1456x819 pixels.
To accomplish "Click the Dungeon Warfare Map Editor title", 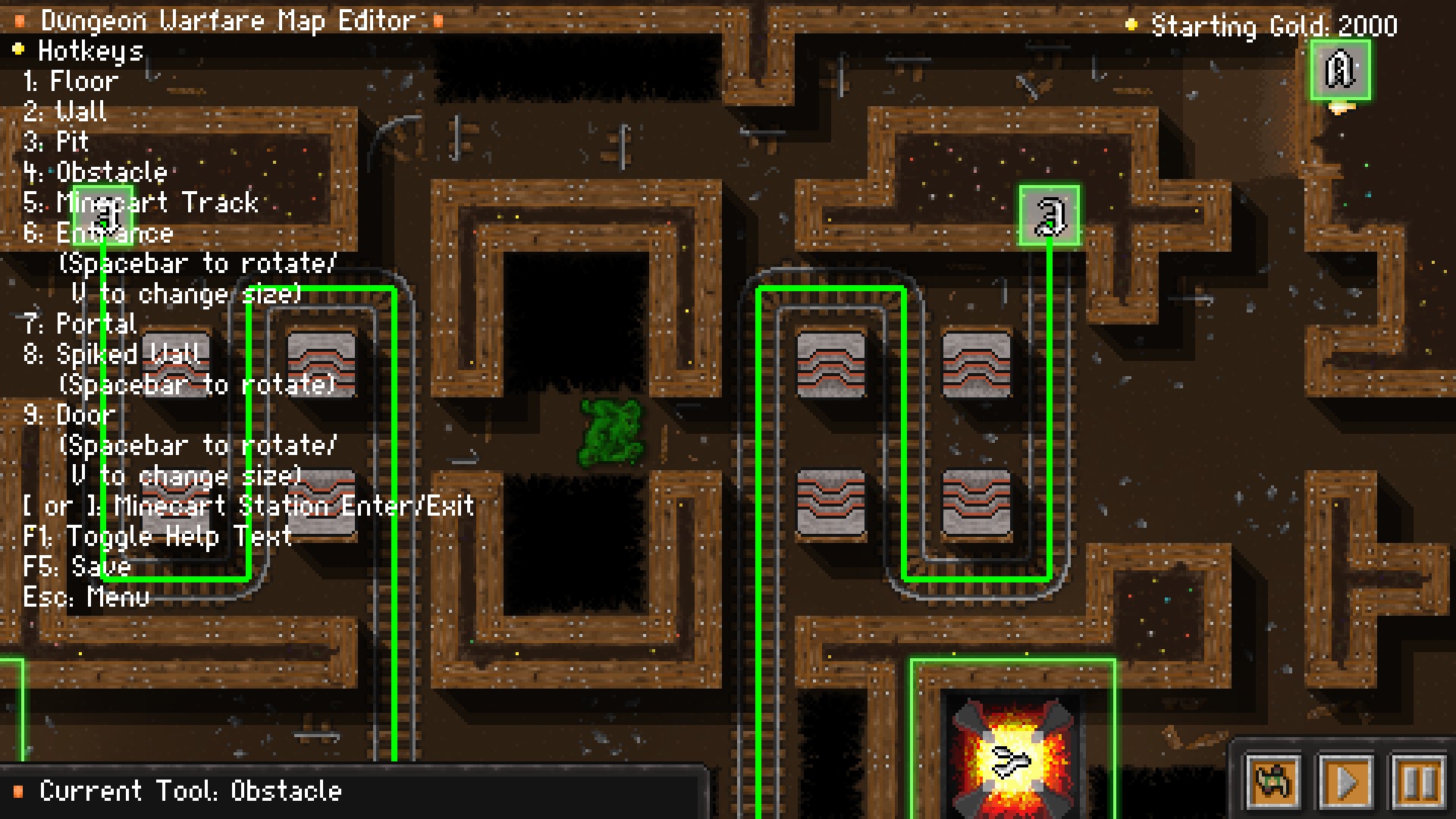I will 227,20.
